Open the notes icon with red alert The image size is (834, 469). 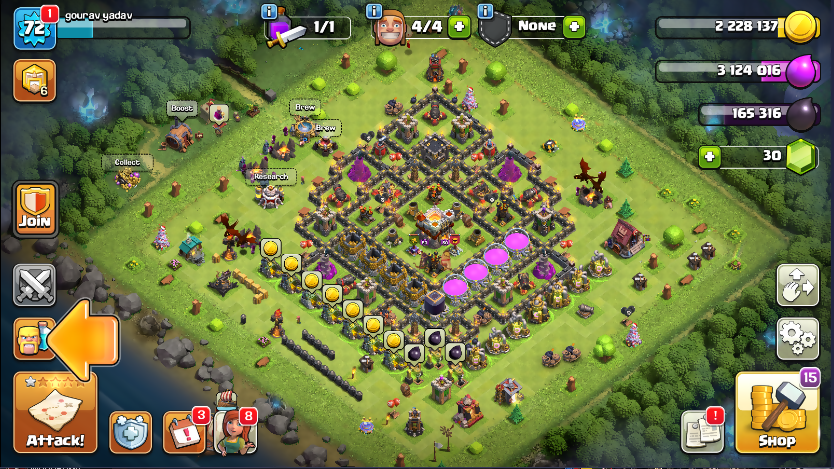pyautogui.click(x=702, y=431)
